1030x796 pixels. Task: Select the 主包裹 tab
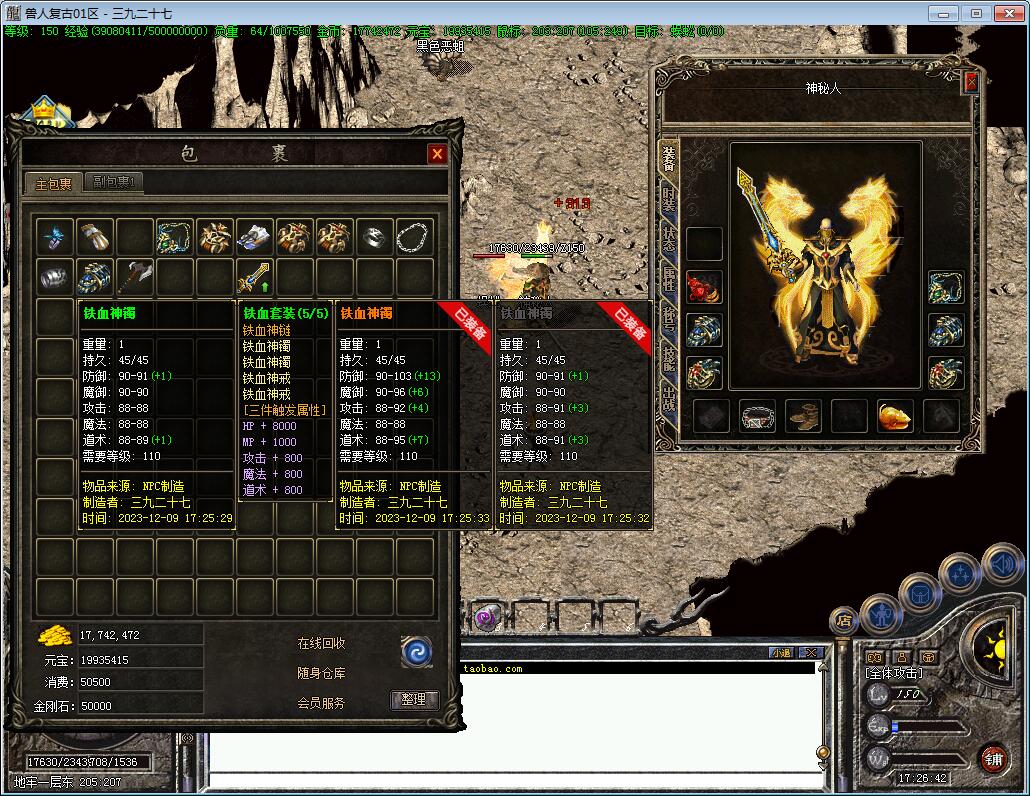pos(54,183)
